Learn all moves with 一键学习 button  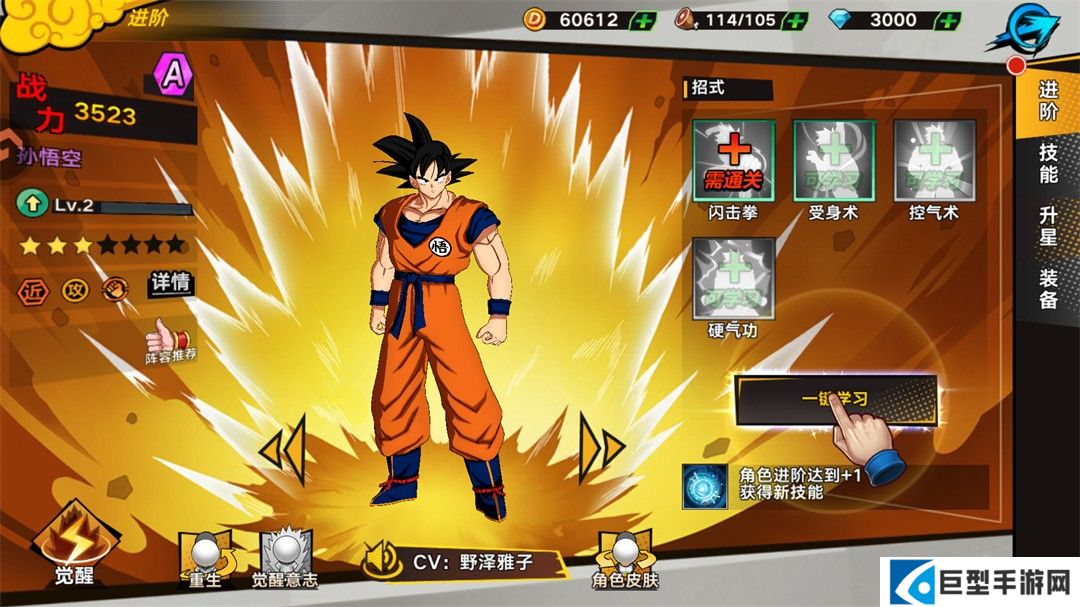pyautogui.click(x=835, y=399)
